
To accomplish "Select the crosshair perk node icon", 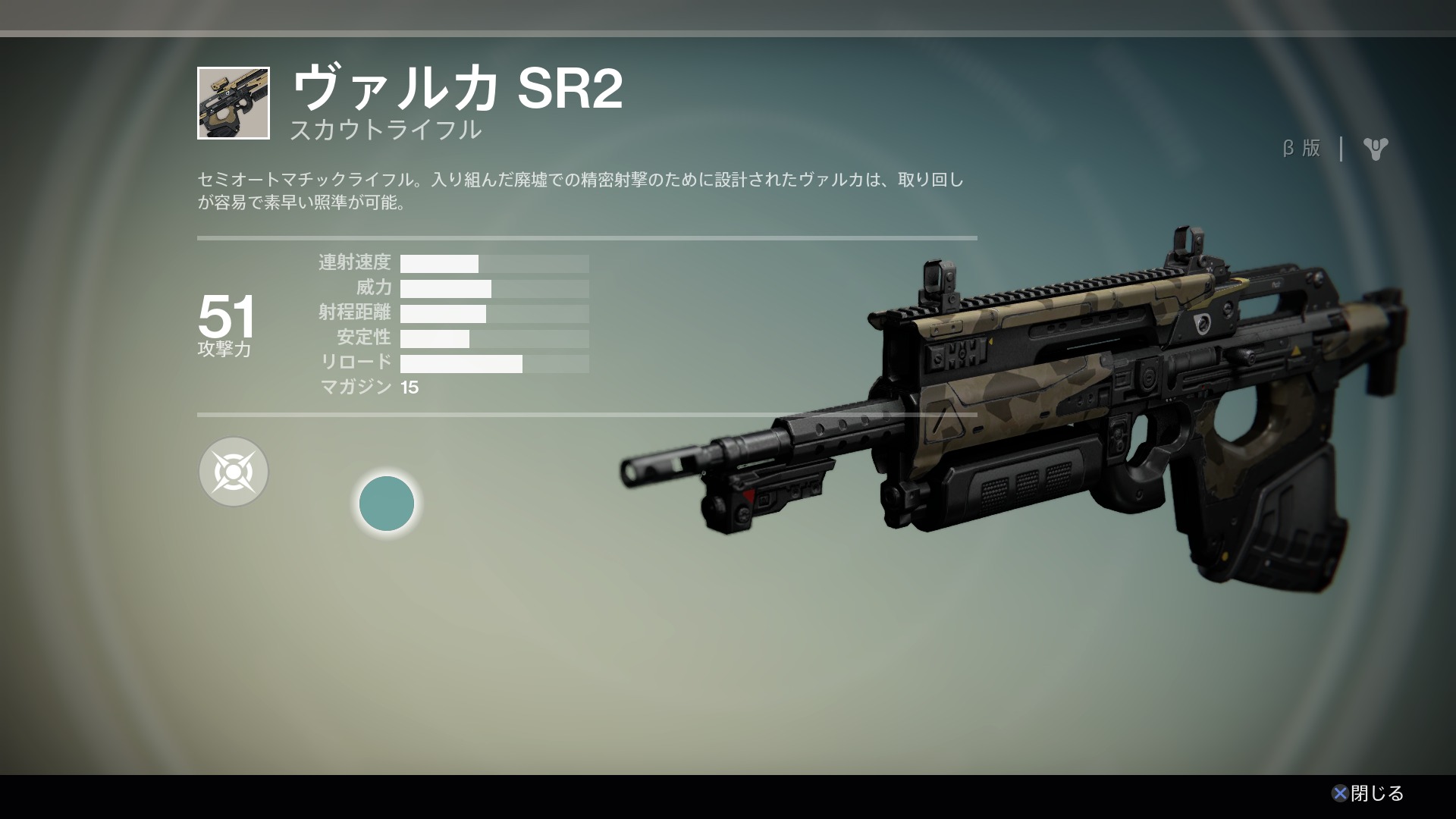I will pyautogui.click(x=234, y=472).
